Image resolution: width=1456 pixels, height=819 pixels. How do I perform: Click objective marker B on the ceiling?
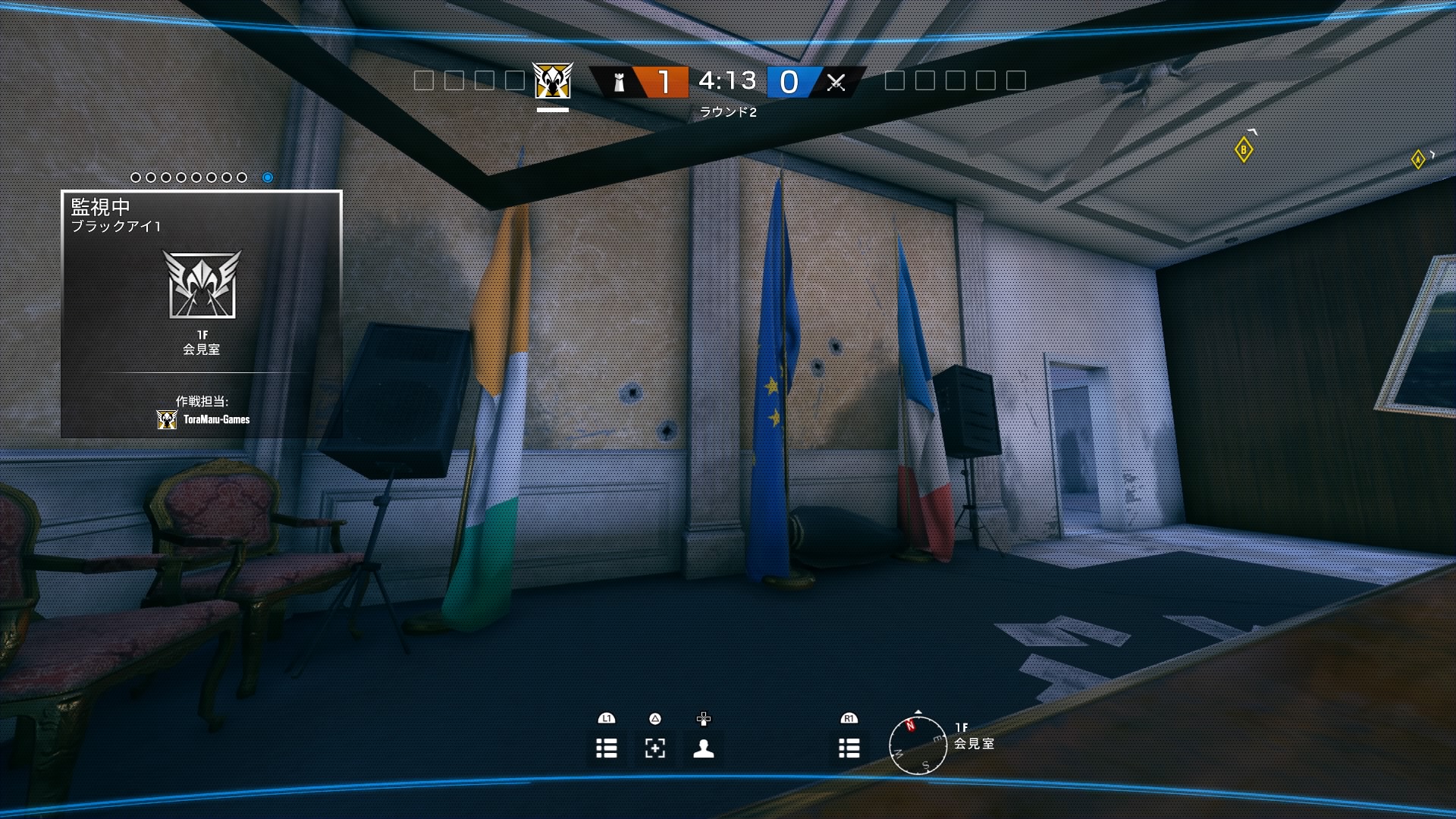[1244, 149]
